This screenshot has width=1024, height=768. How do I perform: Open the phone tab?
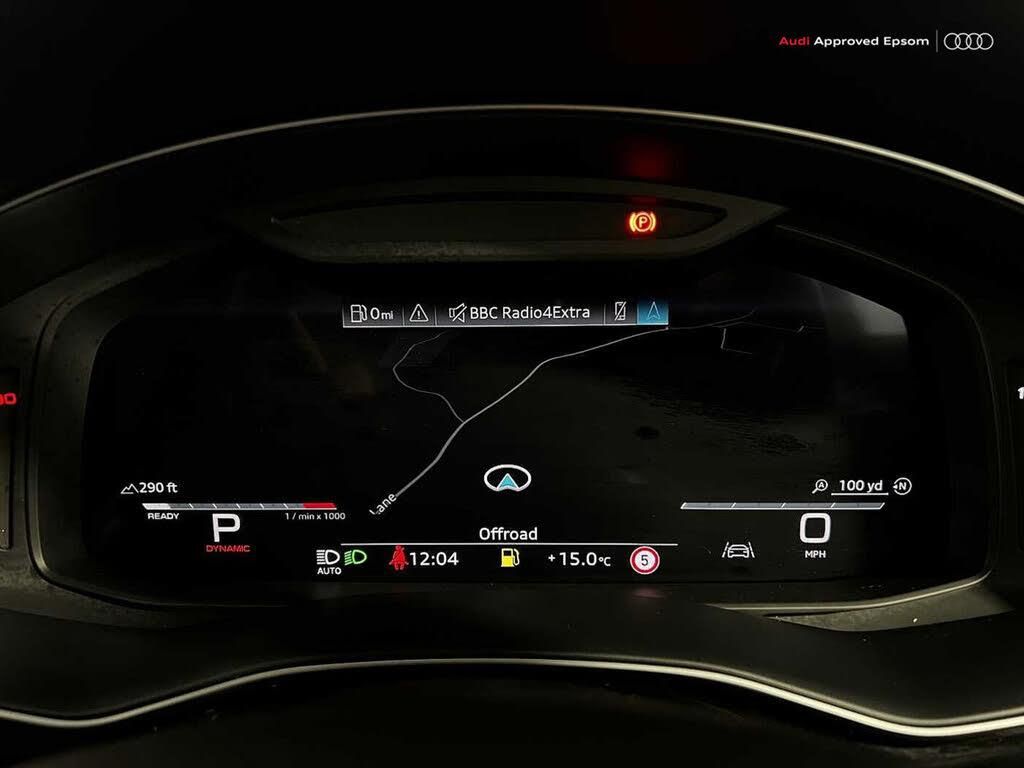coord(621,313)
